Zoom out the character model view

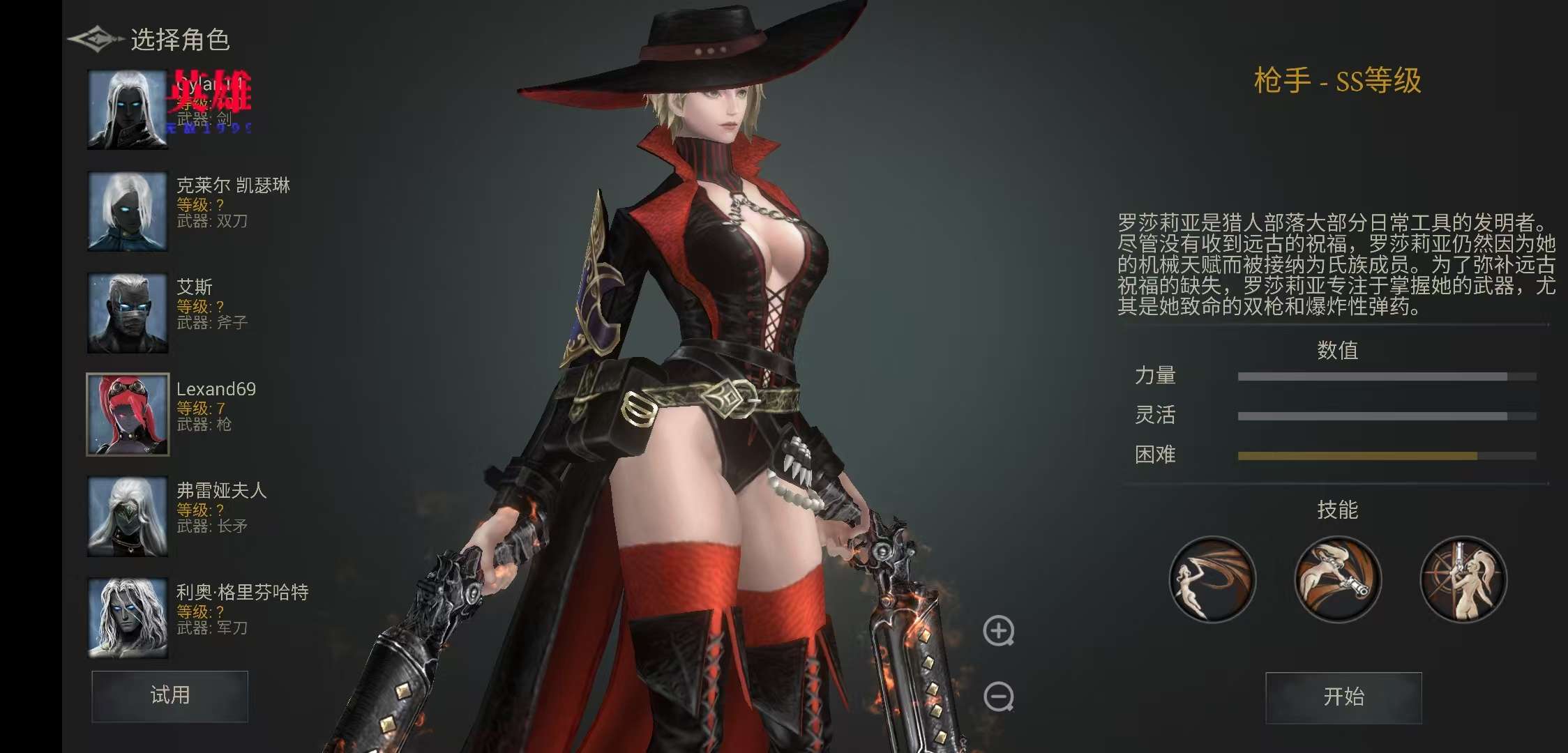point(998,697)
